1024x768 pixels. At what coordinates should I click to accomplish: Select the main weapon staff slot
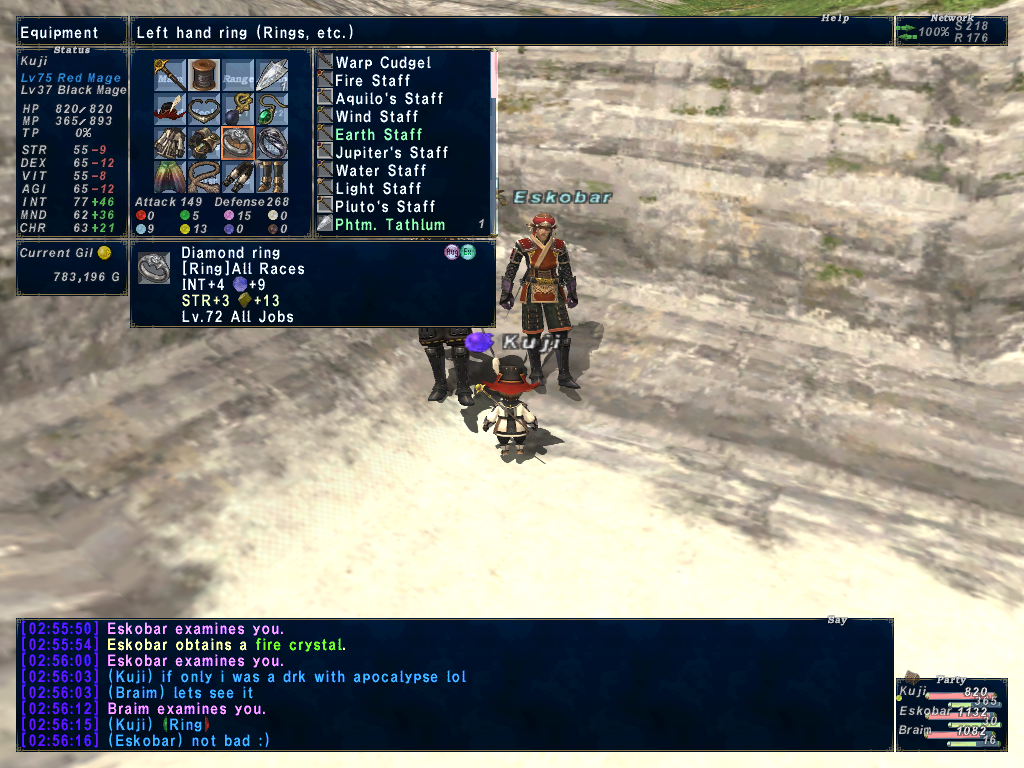pyautogui.click(x=171, y=75)
